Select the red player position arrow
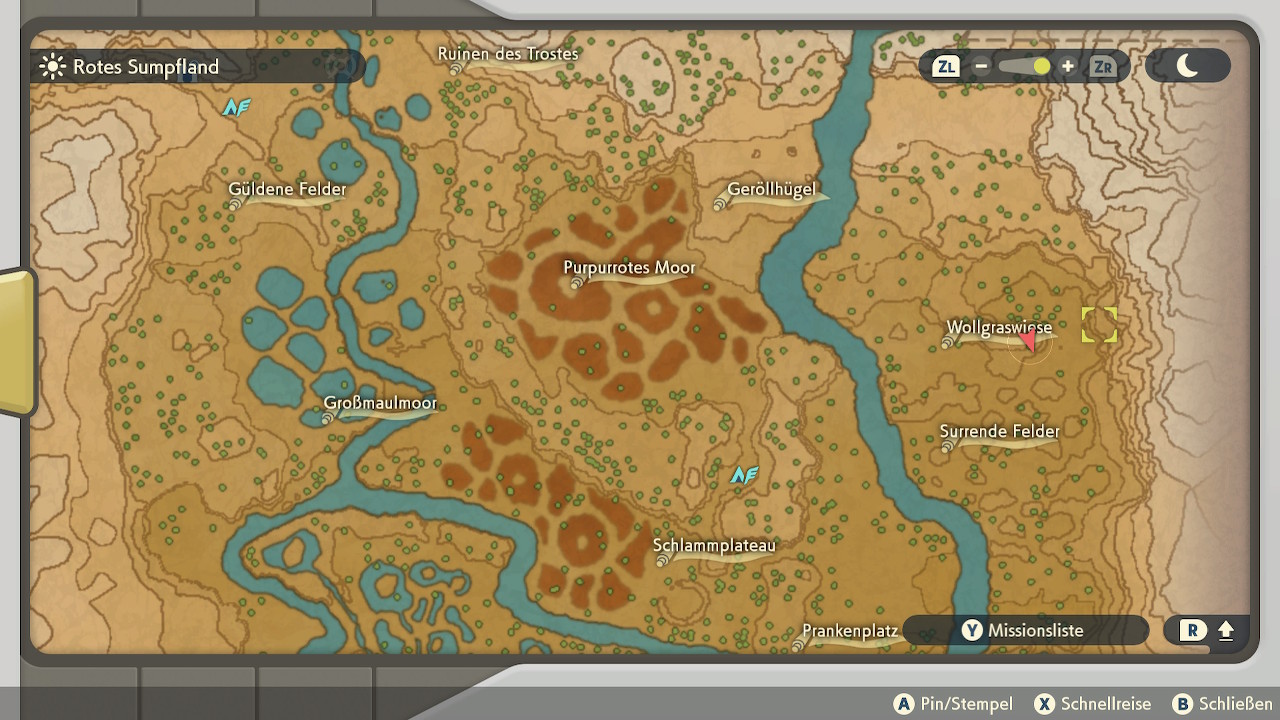This screenshot has width=1280, height=720. coord(1028,342)
